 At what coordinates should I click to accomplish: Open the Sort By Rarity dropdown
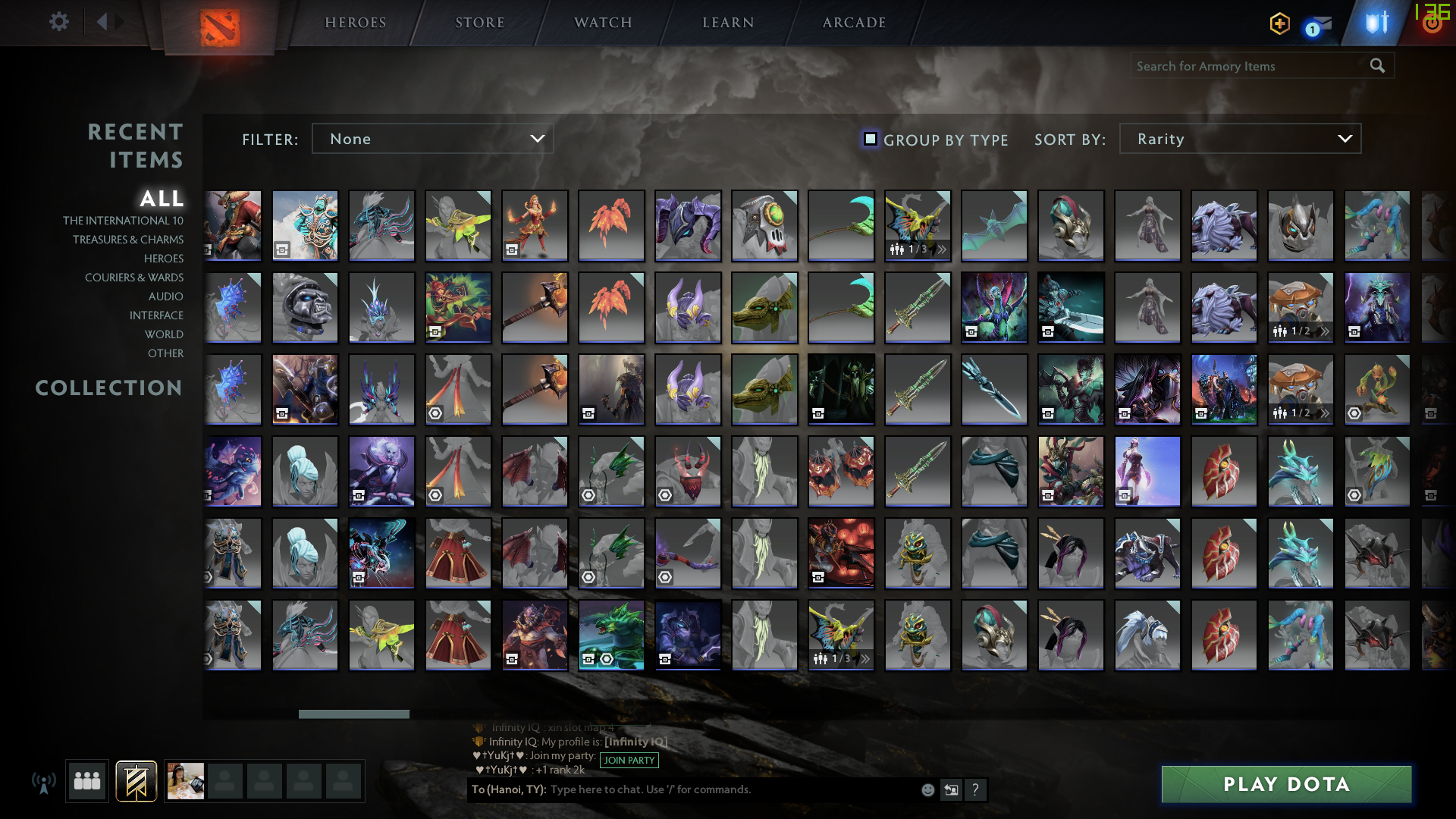pyautogui.click(x=1239, y=139)
